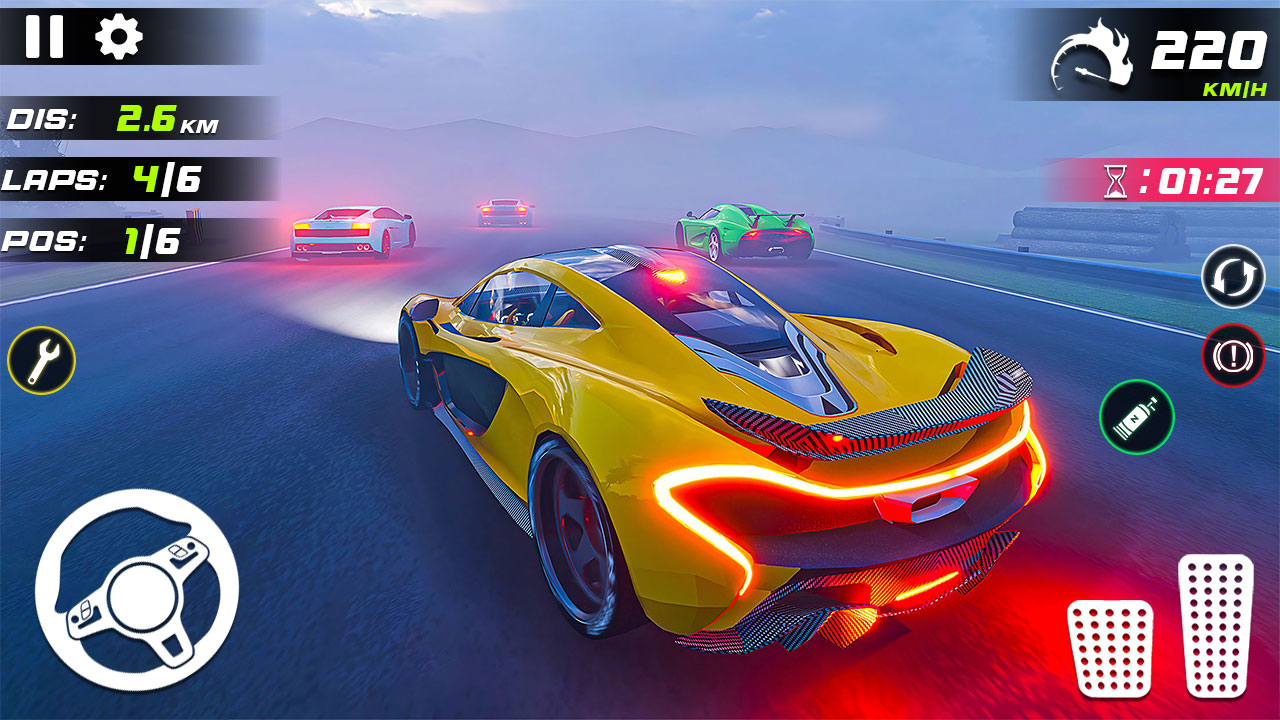Screen dimensions: 1280x720
Task: Click the hourglass timer icon
Action: coord(1115,182)
